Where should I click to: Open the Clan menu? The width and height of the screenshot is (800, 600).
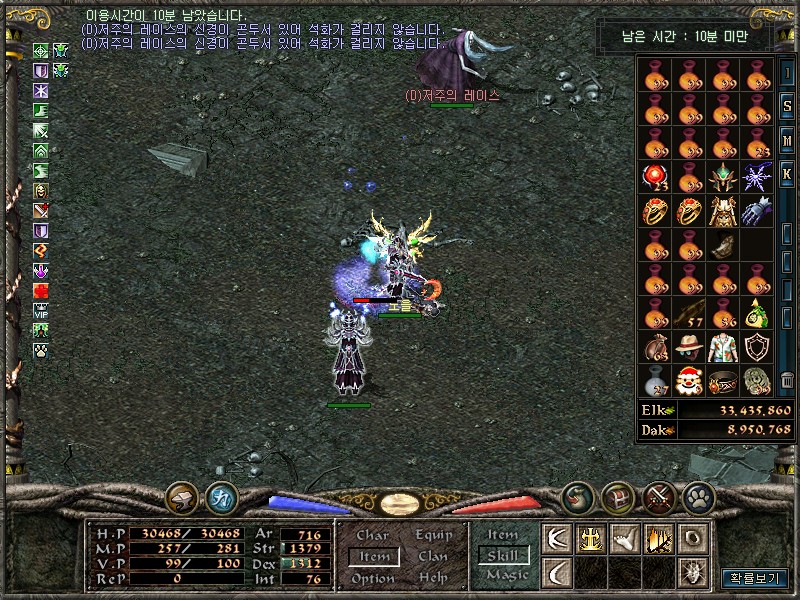coord(433,557)
